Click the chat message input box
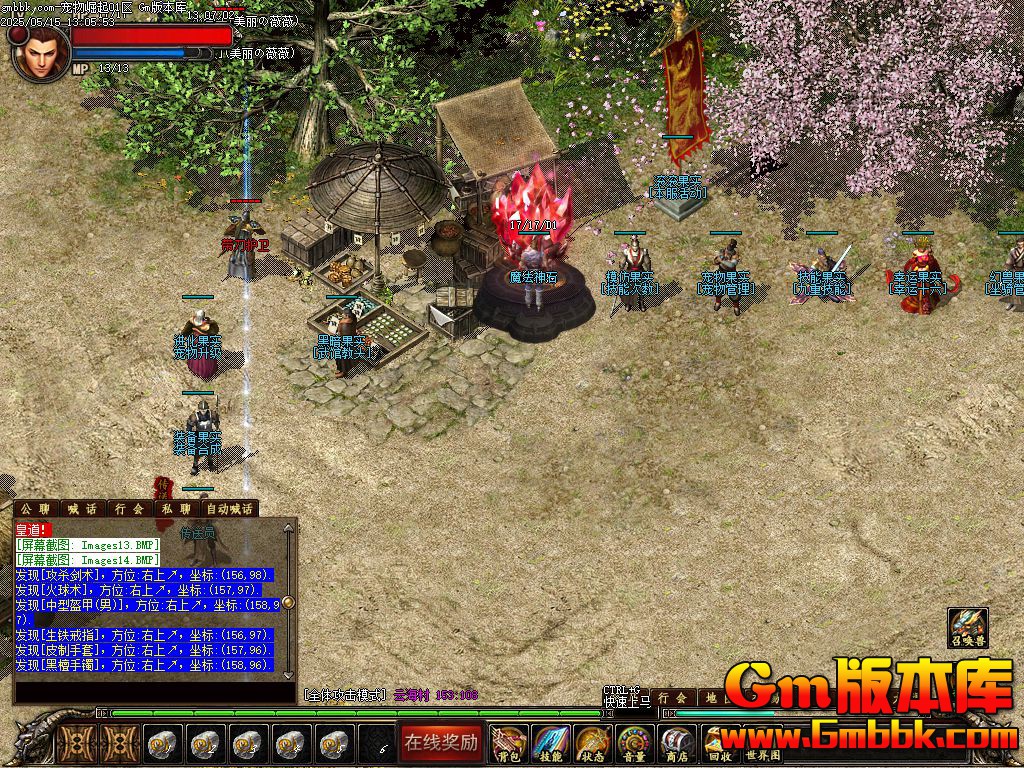 (x=150, y=691)
